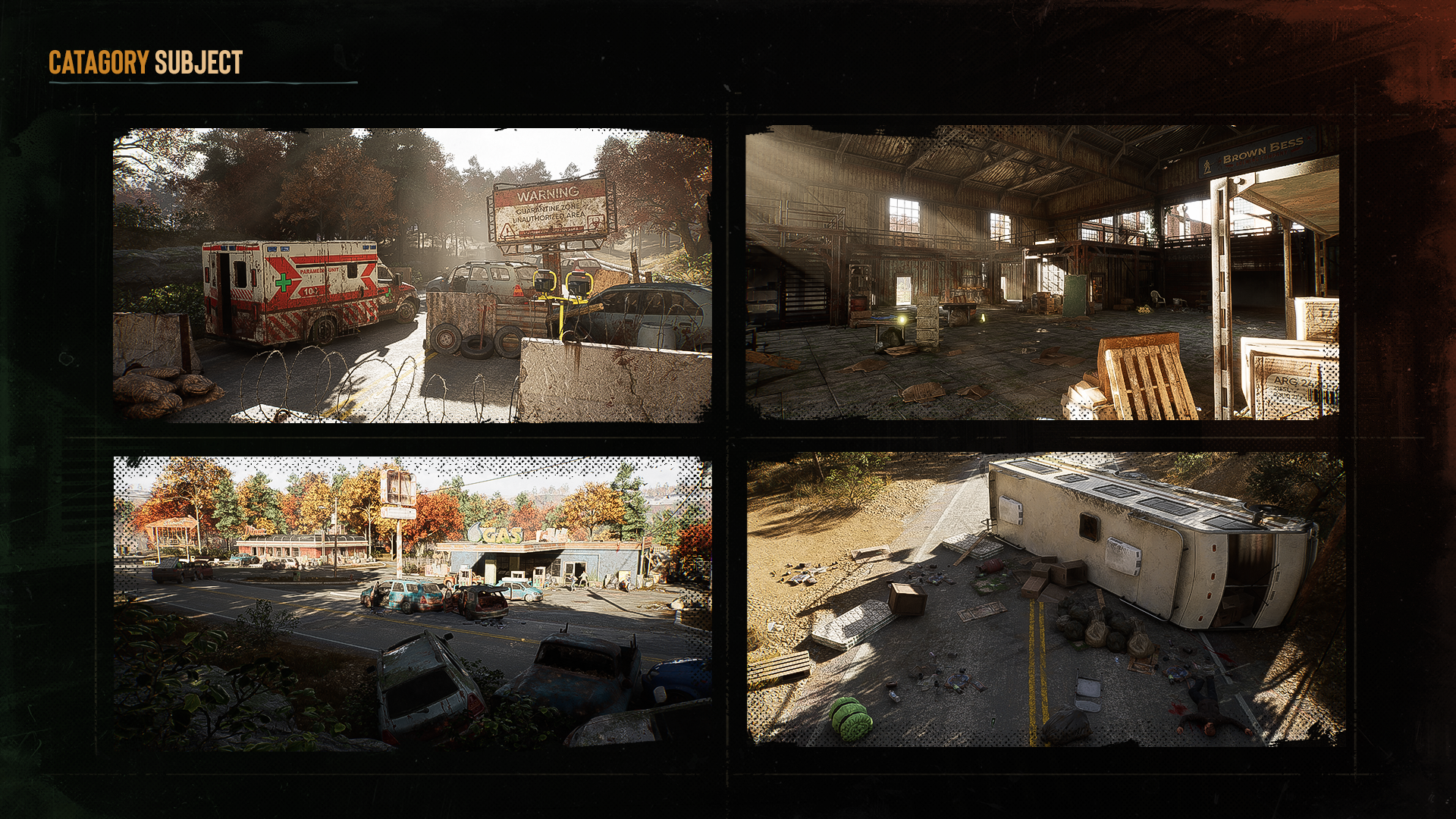Select the gas station street image
This screenshot has width=1456, height=819.
(412, 603)
